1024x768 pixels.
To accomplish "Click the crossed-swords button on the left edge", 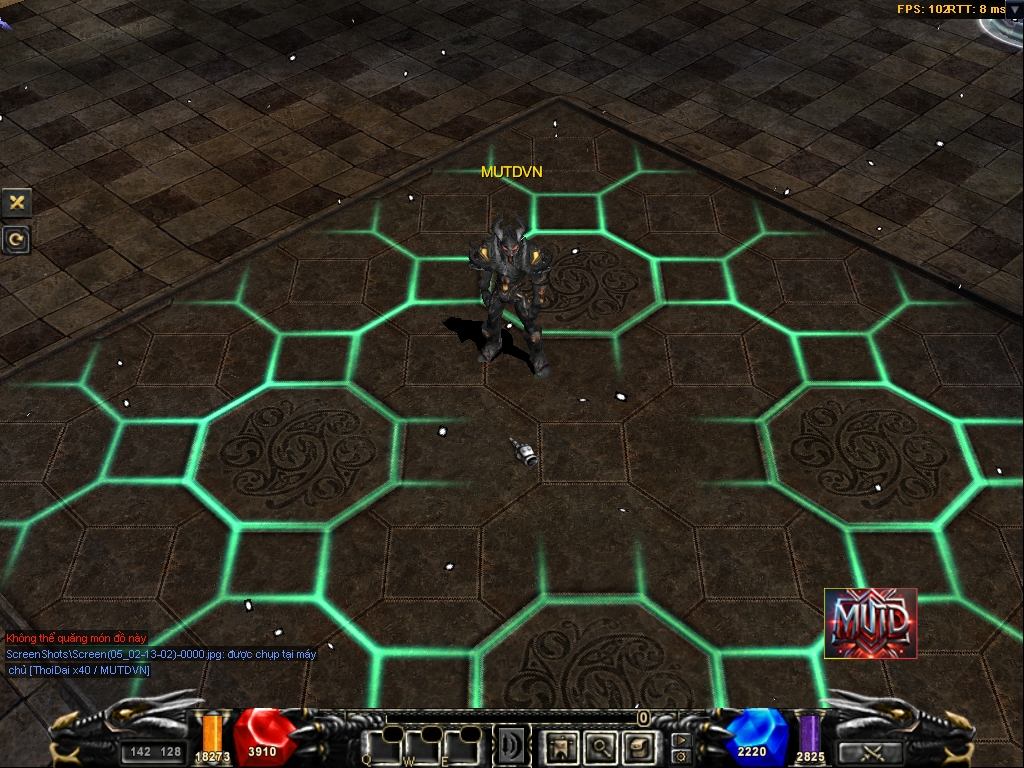I will 16,202.
